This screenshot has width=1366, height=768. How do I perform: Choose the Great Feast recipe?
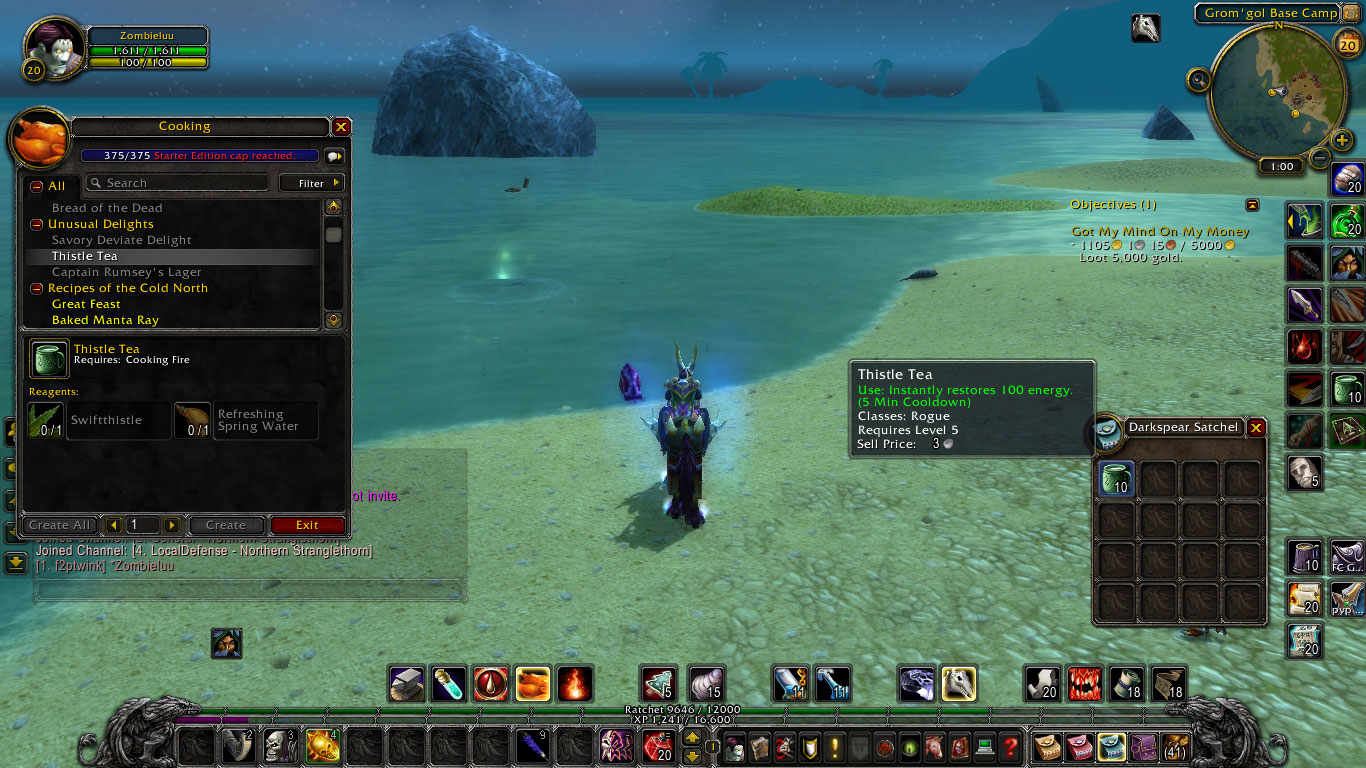86,304
